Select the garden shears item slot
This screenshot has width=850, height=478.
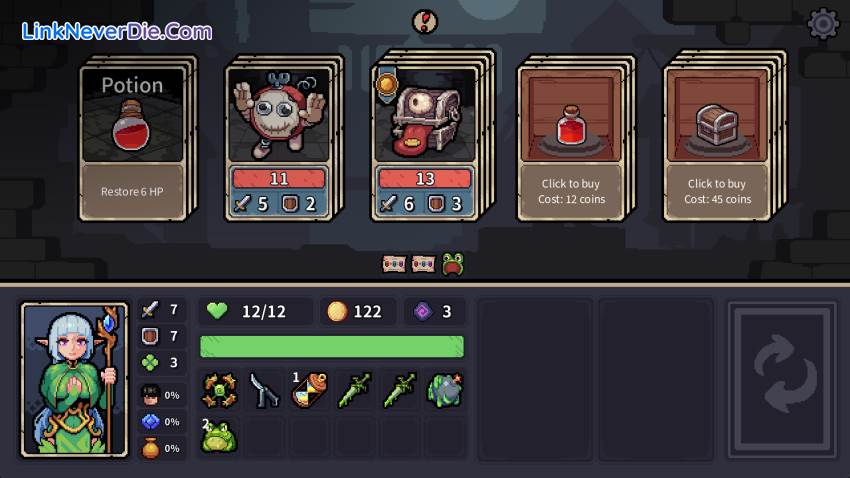click(x=265, y=390)
